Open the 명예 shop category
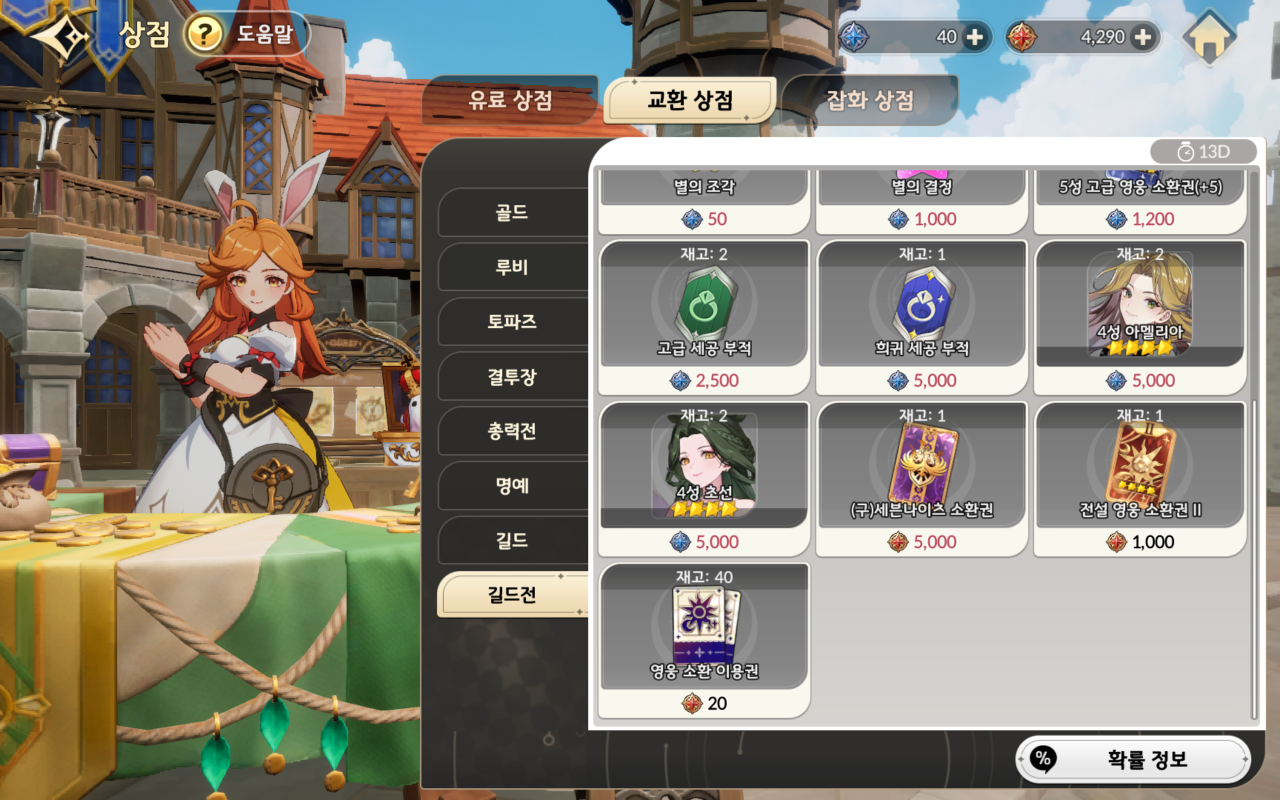The width and height of the screenshot is (1280, 800). click(513, 486)
